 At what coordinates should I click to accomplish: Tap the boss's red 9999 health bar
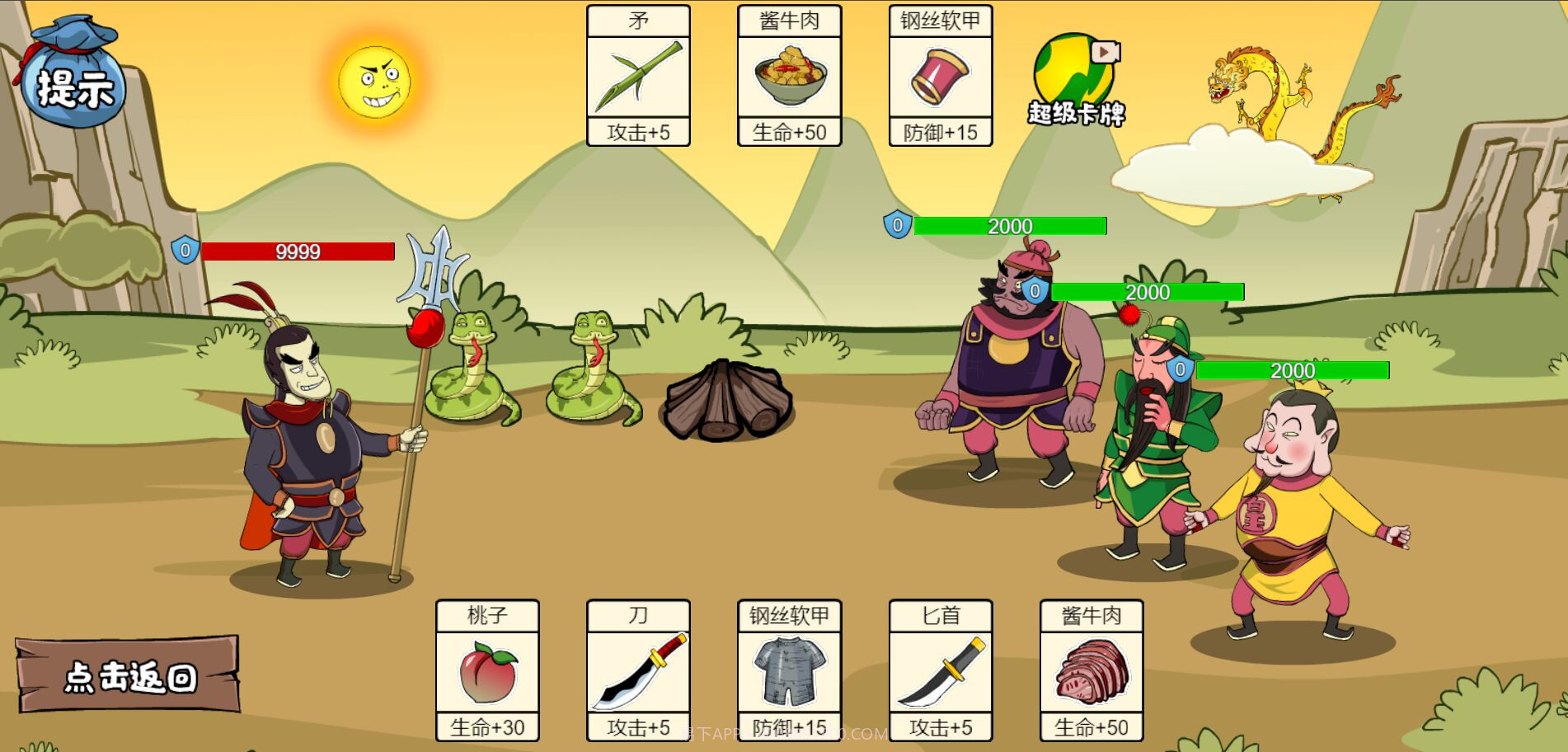pyautogui.click(x=298, y=252)
